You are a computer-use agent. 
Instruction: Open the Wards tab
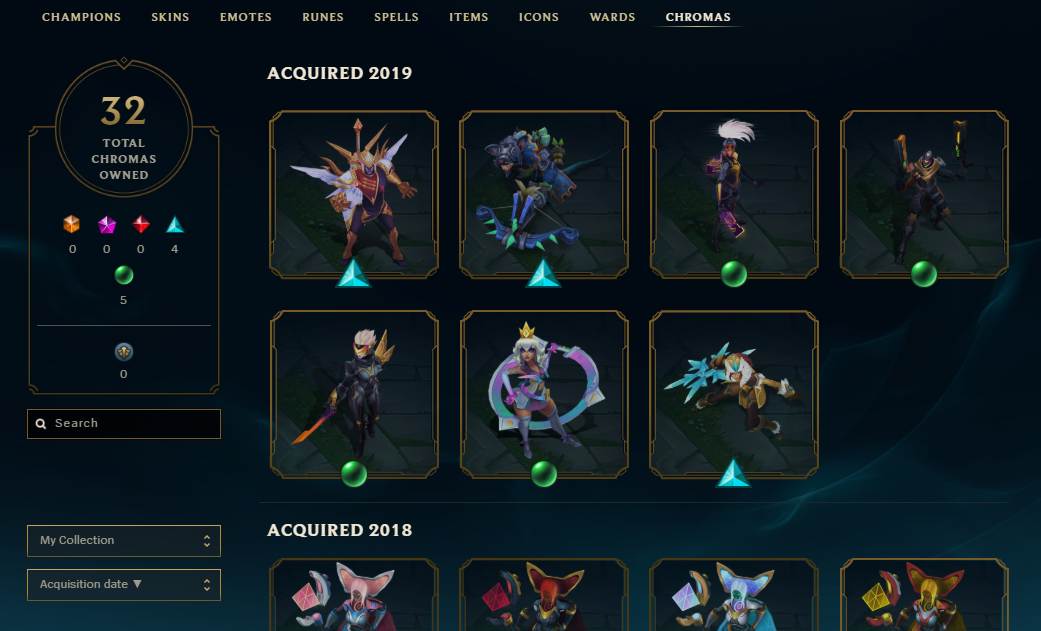612,17
